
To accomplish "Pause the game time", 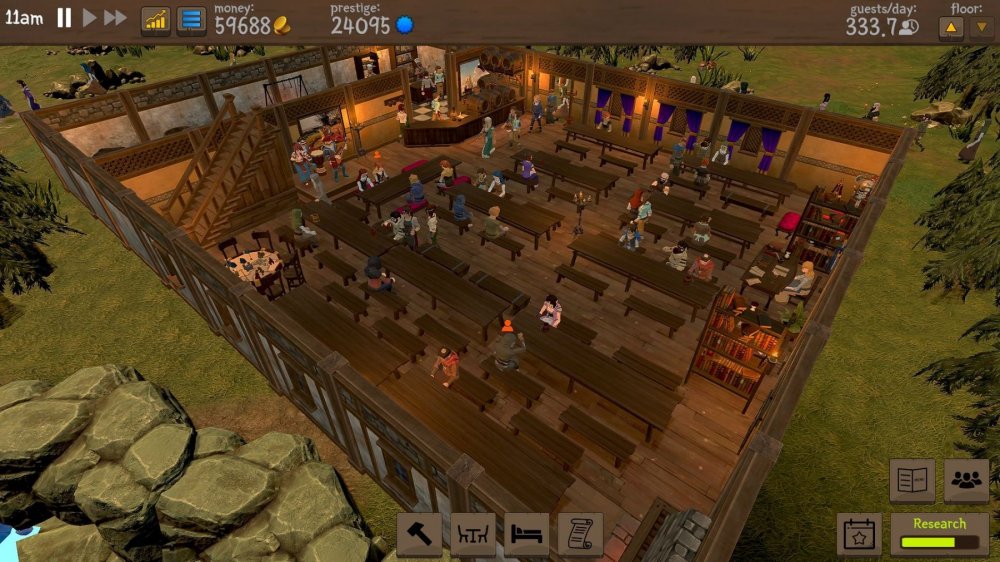I will point(64,18).
